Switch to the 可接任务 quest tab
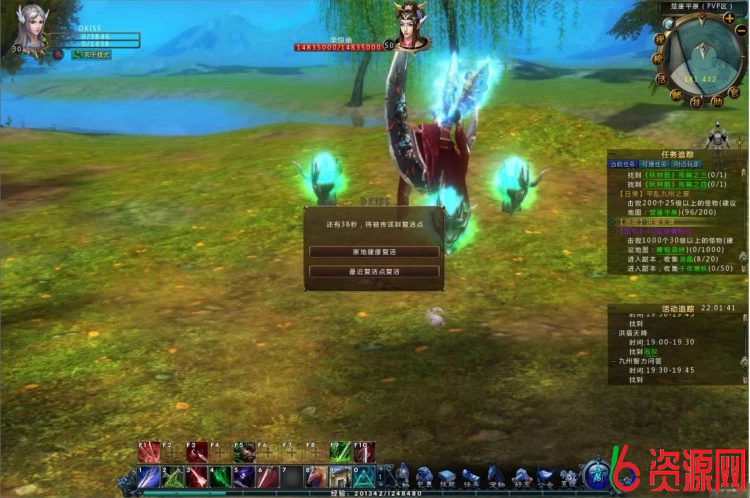The height and width of the screenshot is (498, 750). [652, 163]
